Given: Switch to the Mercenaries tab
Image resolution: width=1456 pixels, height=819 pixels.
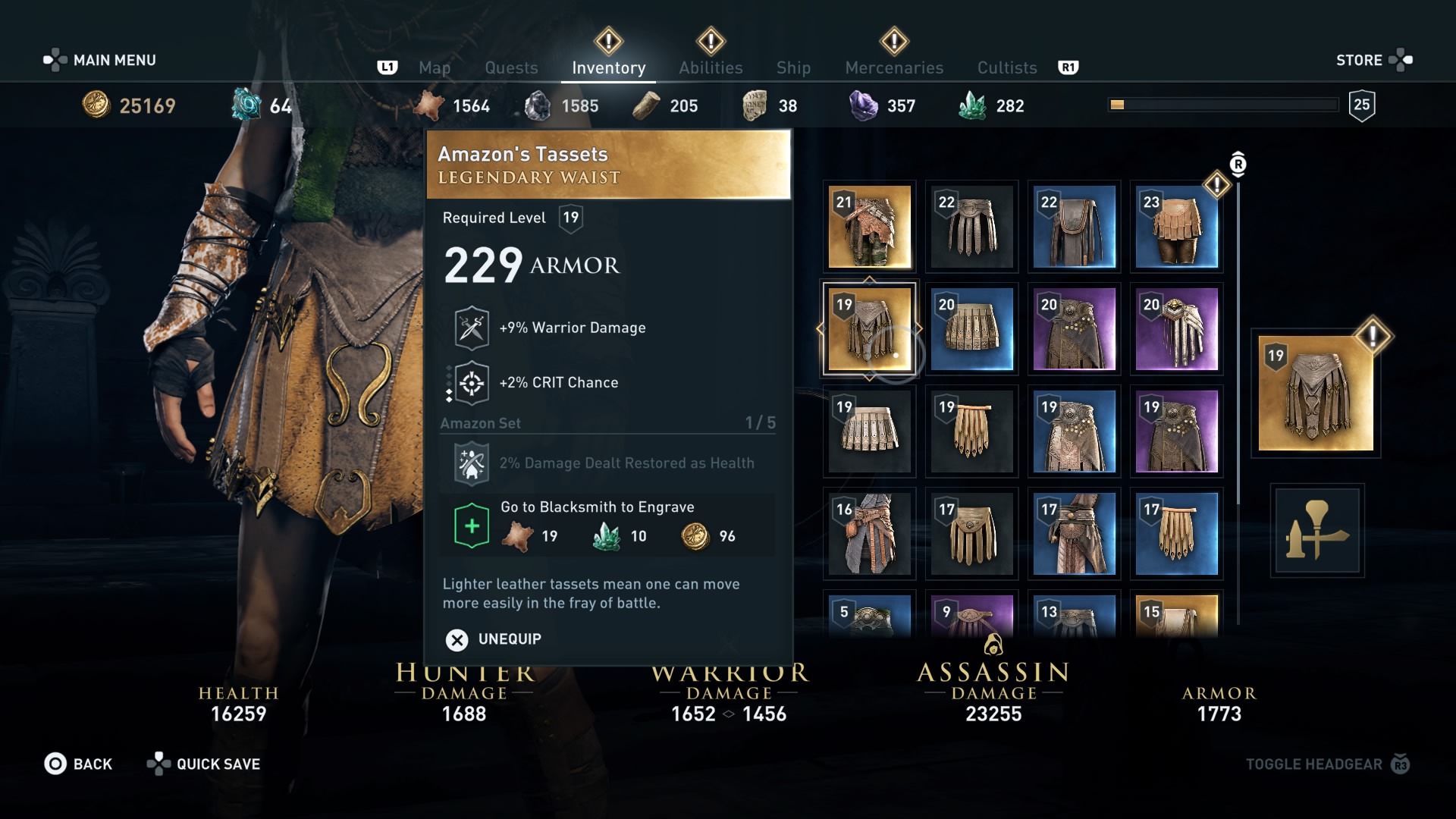Looking at the screenshot, I should tap(893, 67).
